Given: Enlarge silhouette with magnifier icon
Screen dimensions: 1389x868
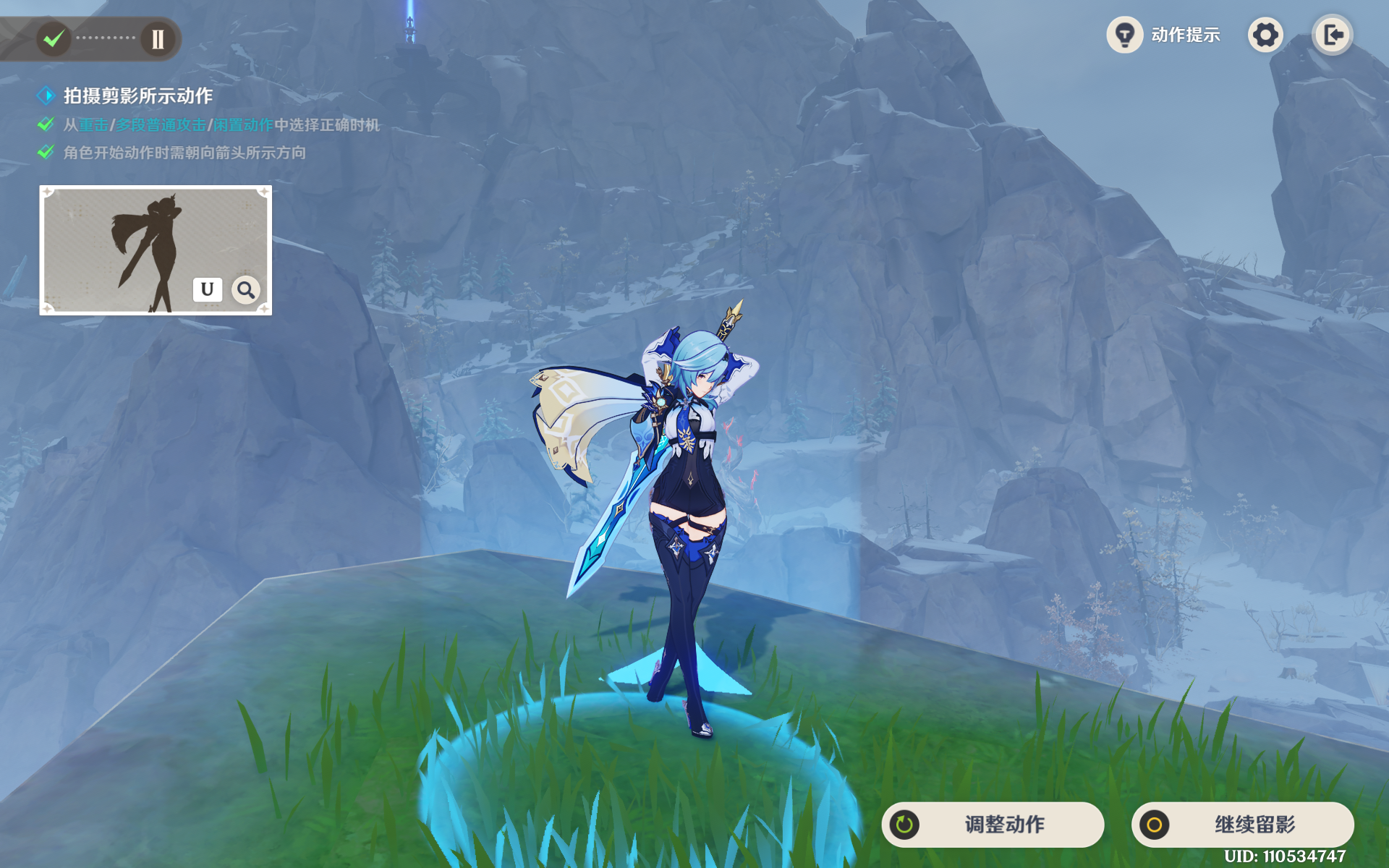Looking at the screenshot, I should point(246,290).
